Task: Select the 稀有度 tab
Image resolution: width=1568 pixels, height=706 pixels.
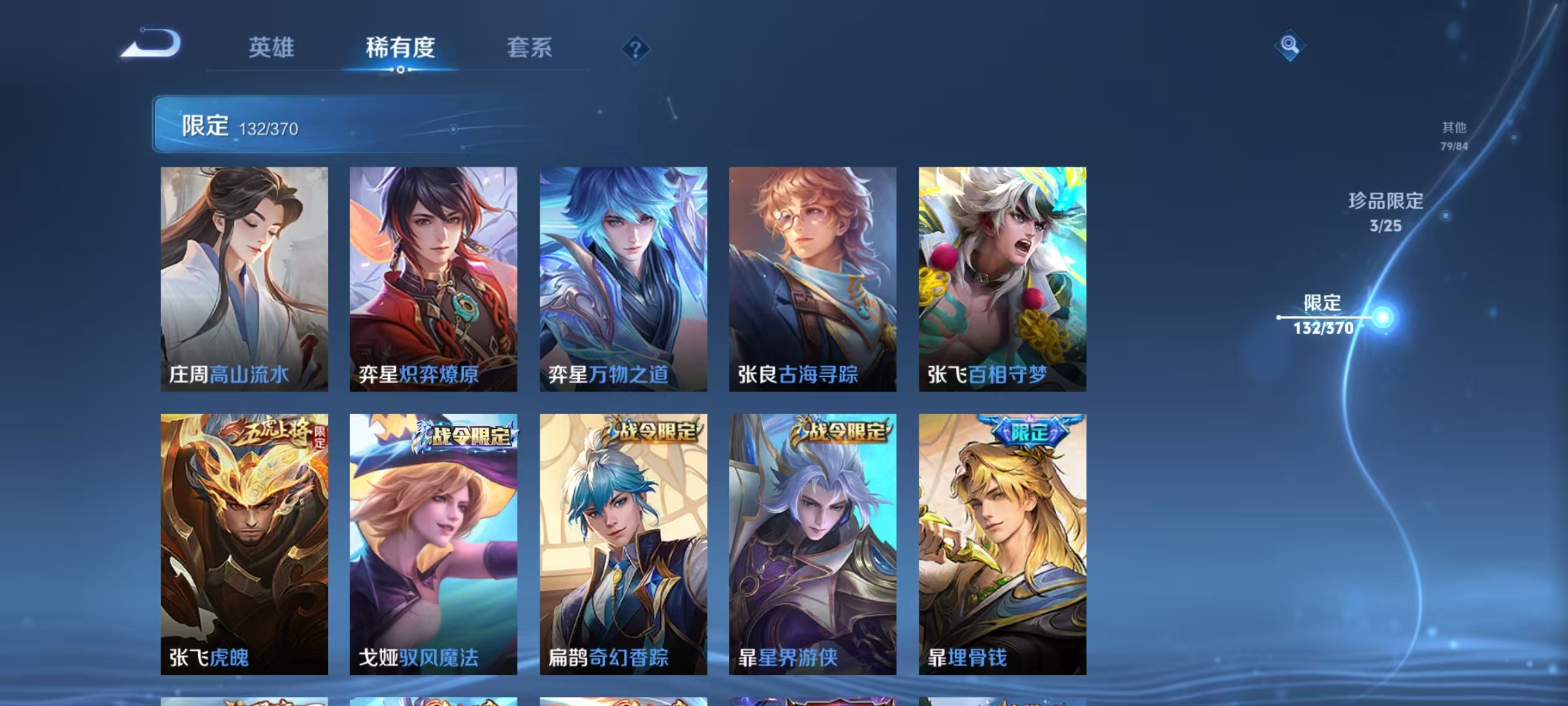Action: 400,48
